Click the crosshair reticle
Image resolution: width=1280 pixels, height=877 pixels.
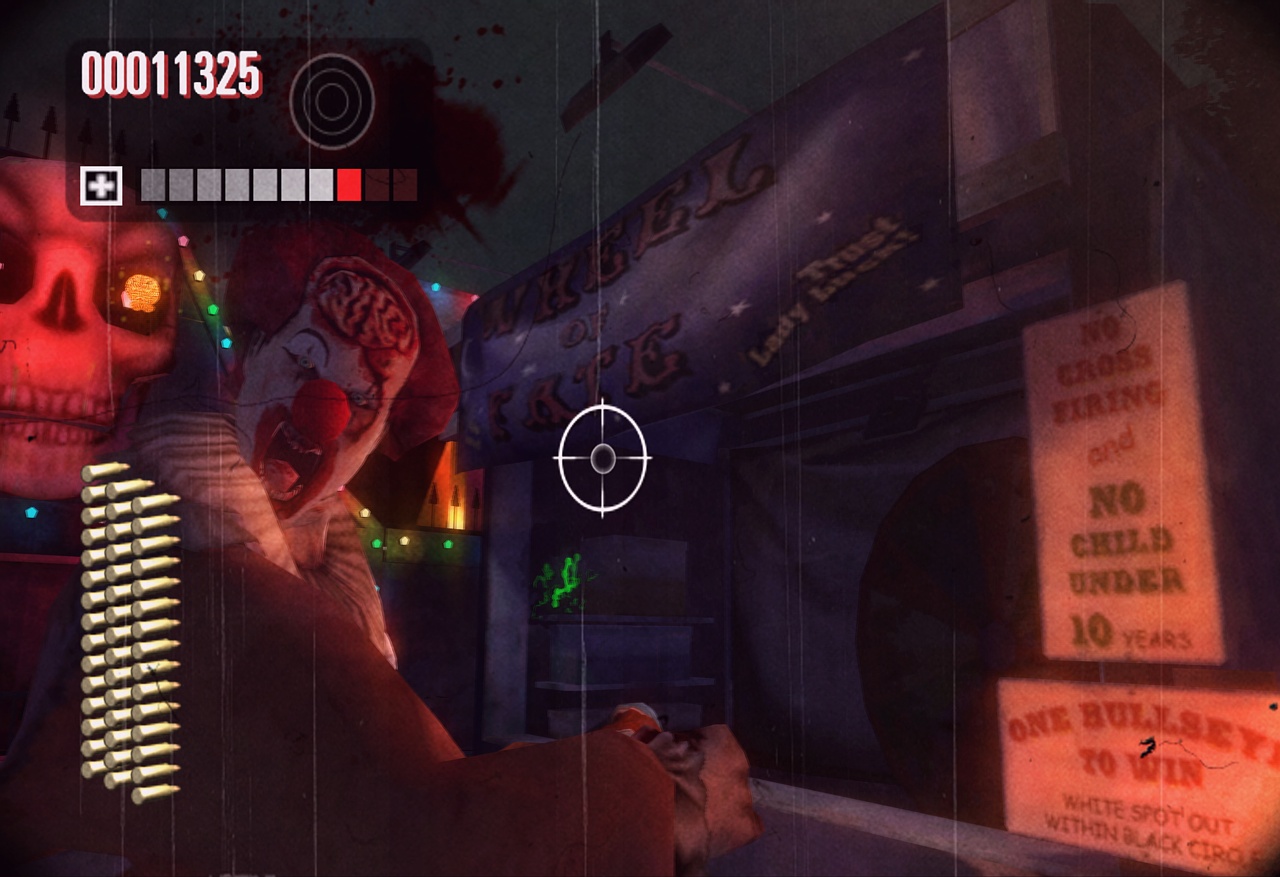601,456
